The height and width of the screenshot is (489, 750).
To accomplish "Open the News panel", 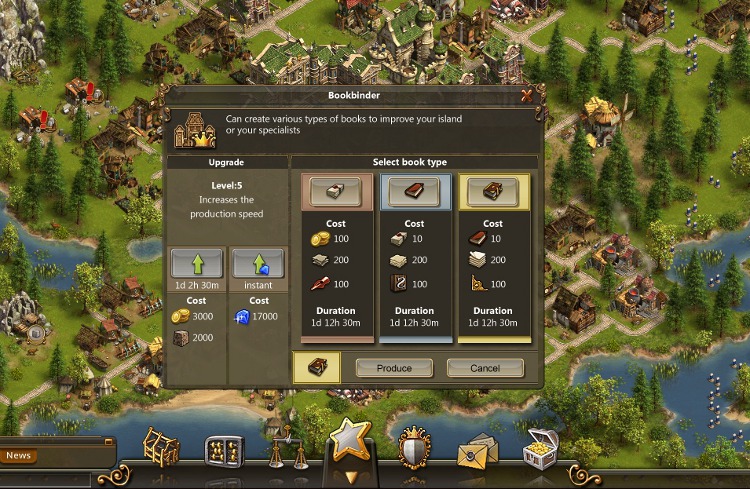I will 19,456.
